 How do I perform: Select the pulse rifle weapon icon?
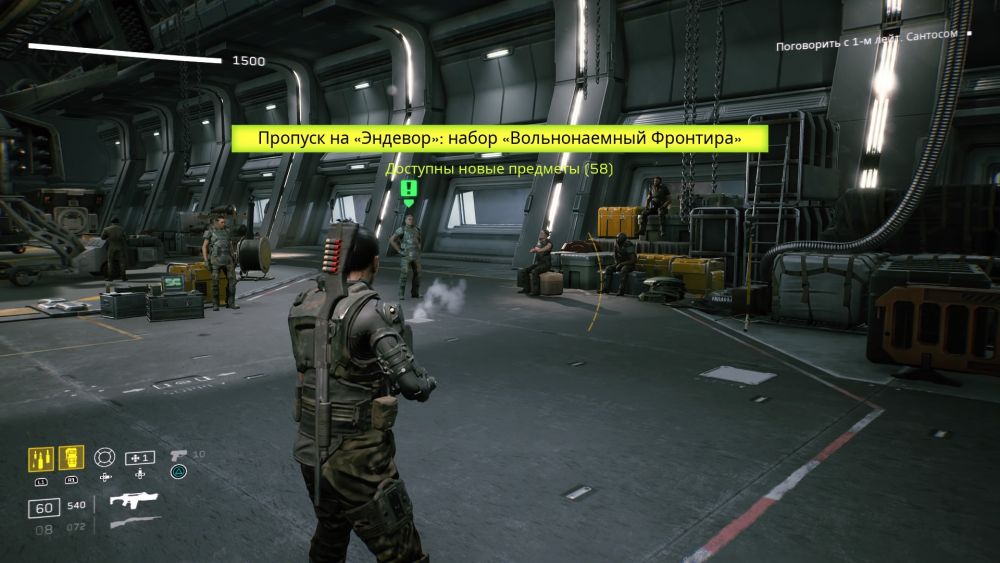pyautogui.click(x=134, y=500)
